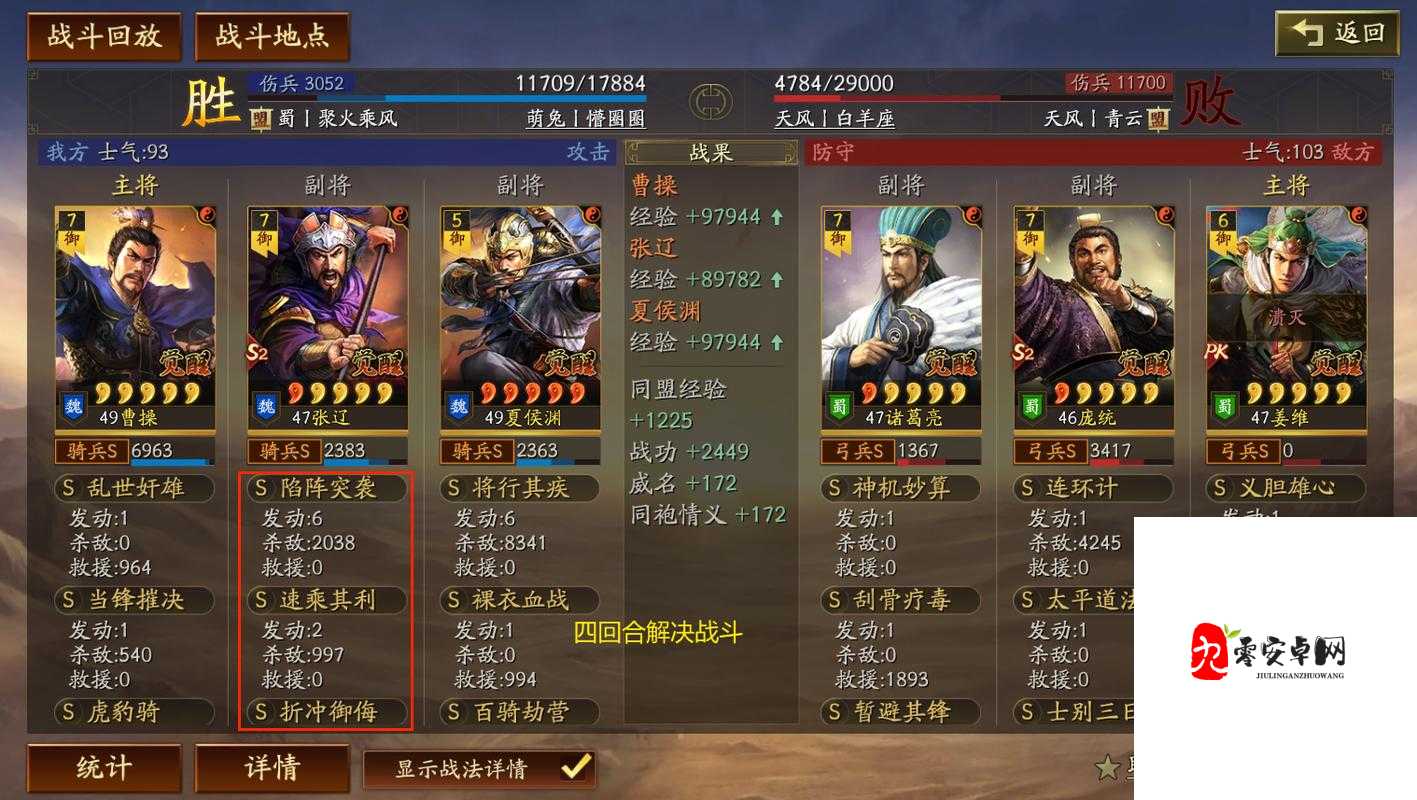Switch to the 统计 tab

(105, 766)
